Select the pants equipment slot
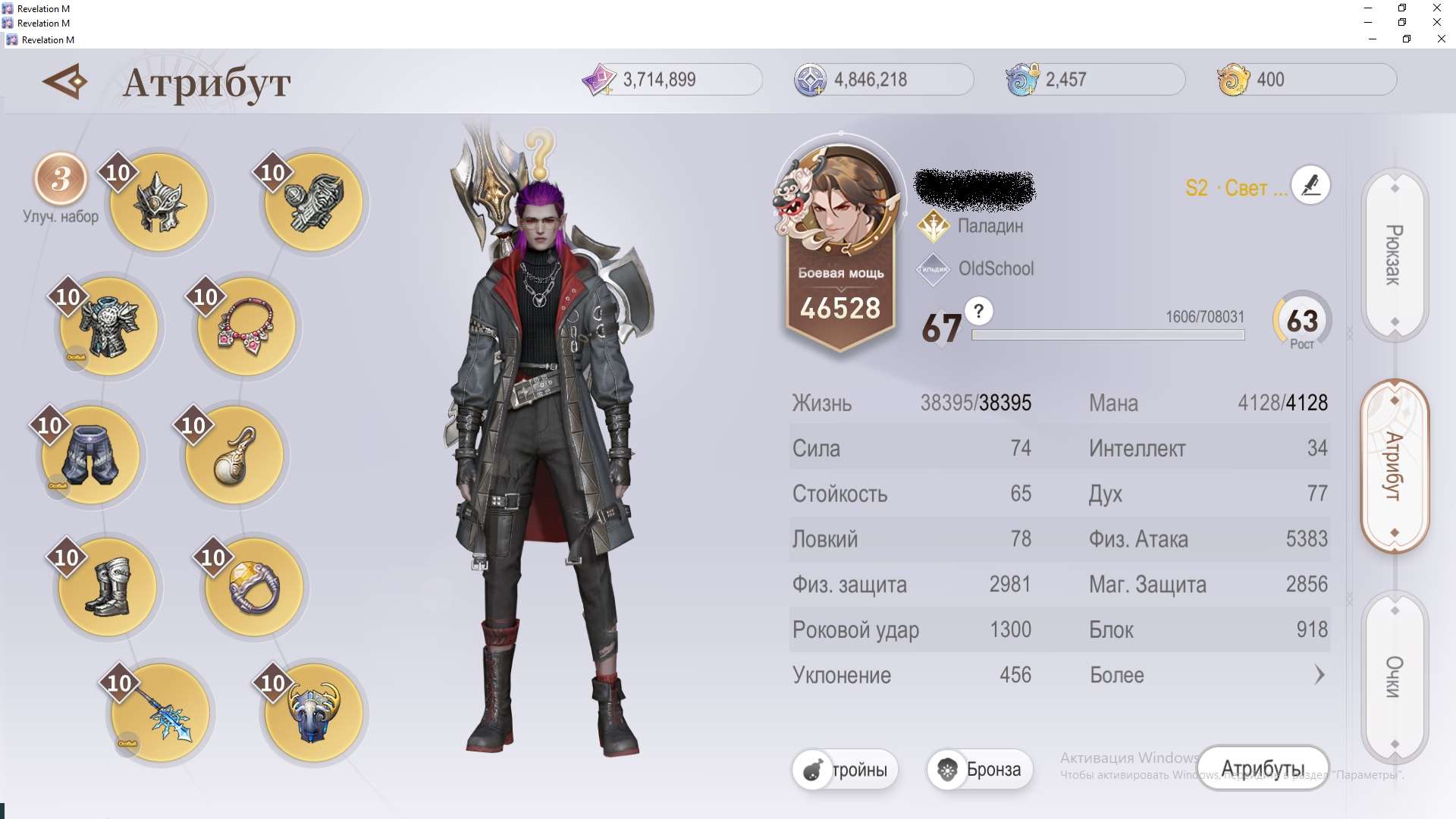The image size is (1456, 819). (x=91, y=455)
